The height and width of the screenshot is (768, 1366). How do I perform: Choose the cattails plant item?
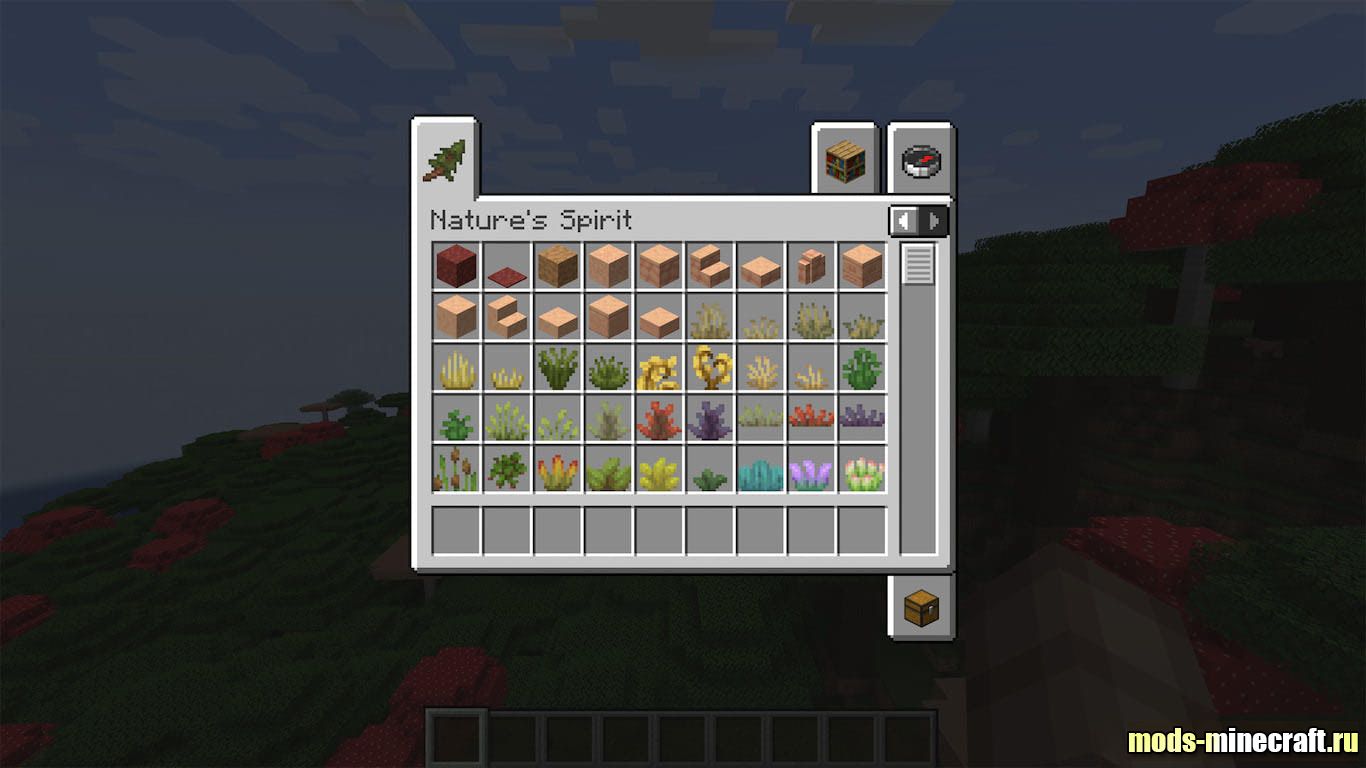[x=456, y=470]
